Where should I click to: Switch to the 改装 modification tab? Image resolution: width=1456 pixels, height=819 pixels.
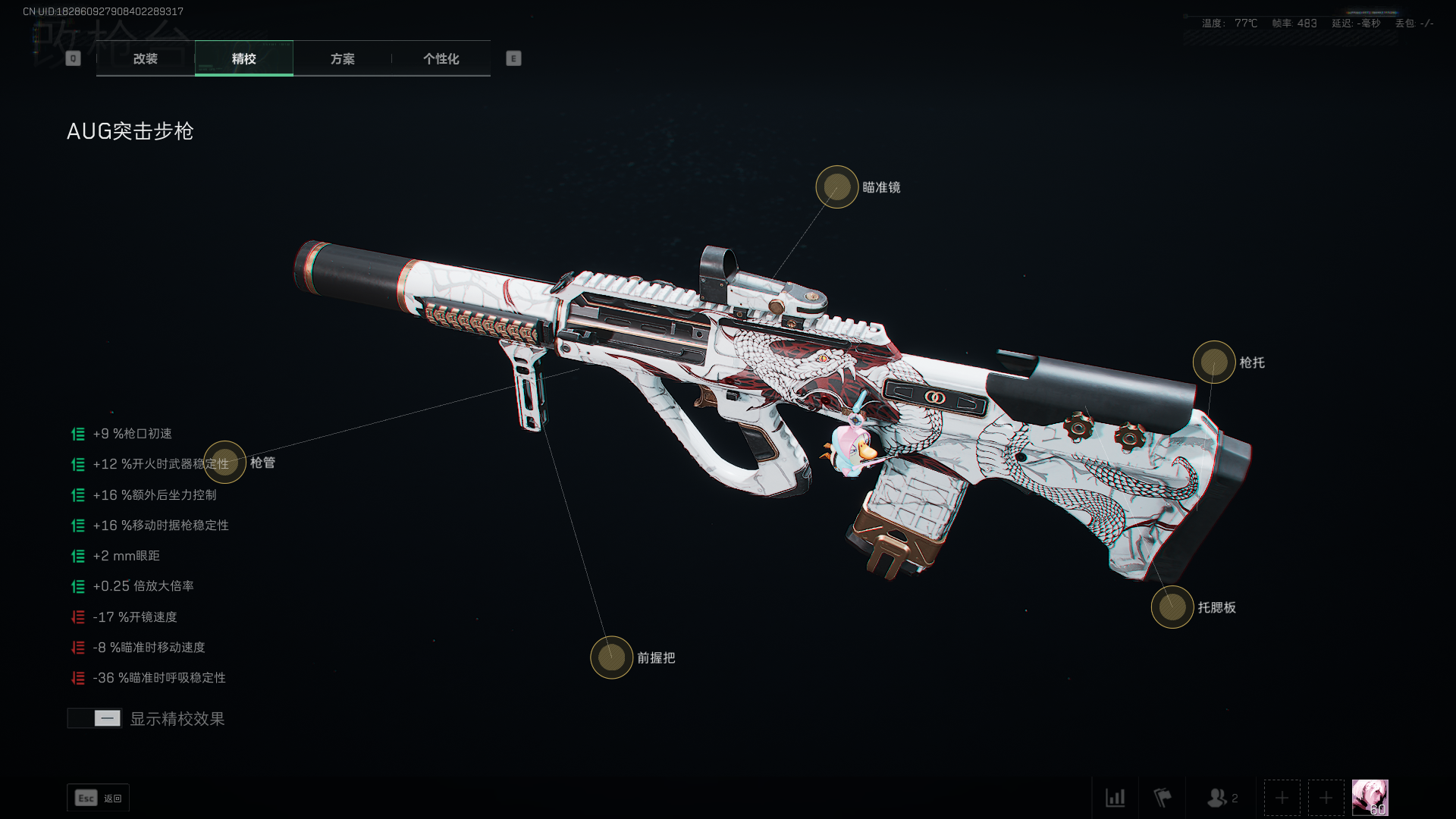[x=146, y=58]
